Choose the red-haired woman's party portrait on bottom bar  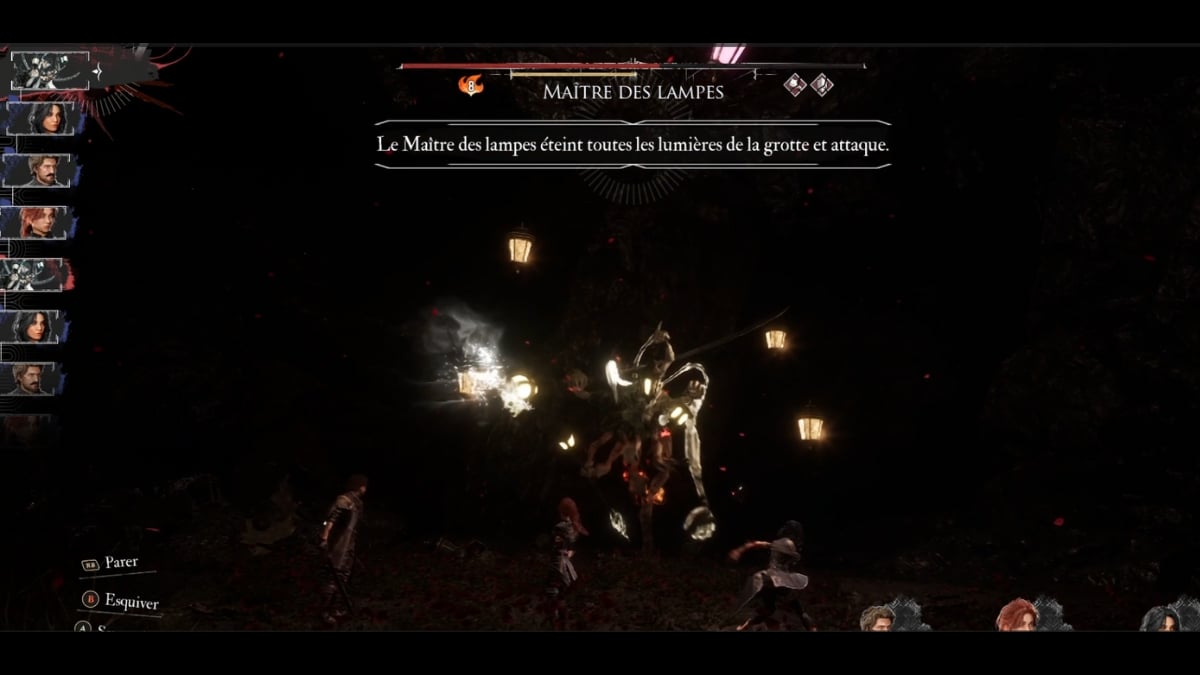[x=1014, y=616]
